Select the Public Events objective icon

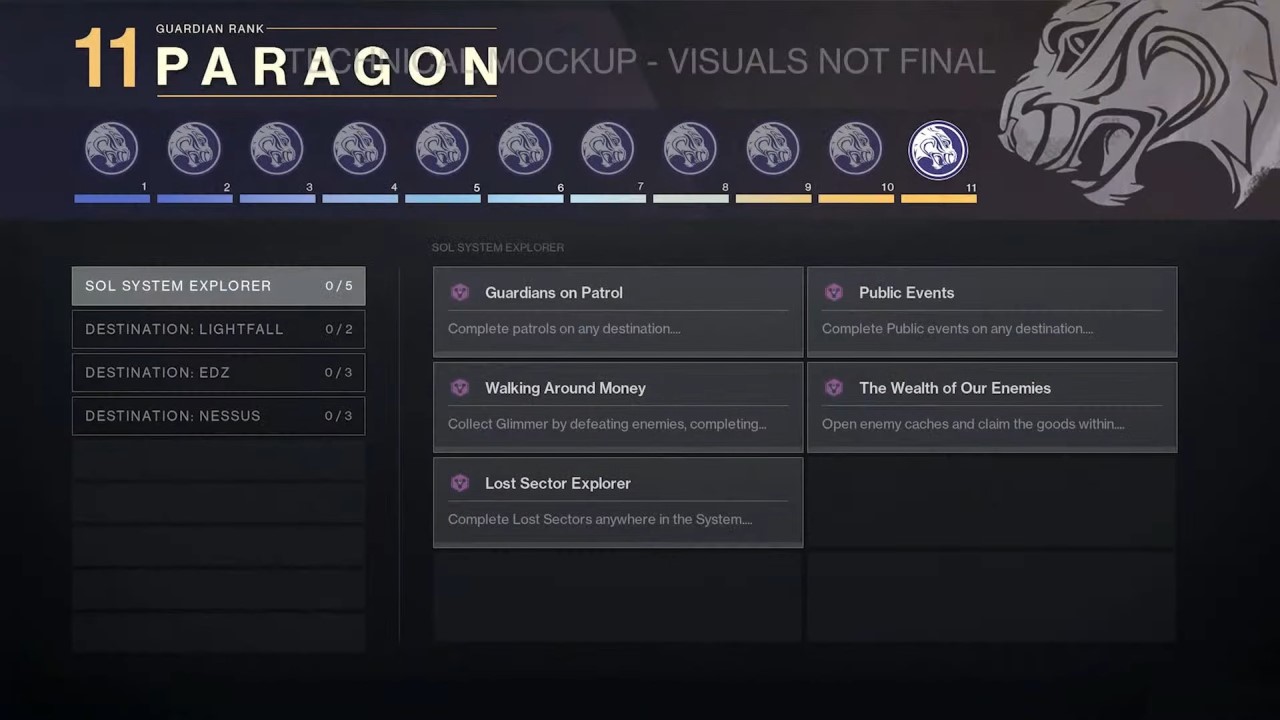(x=834, y=292)
